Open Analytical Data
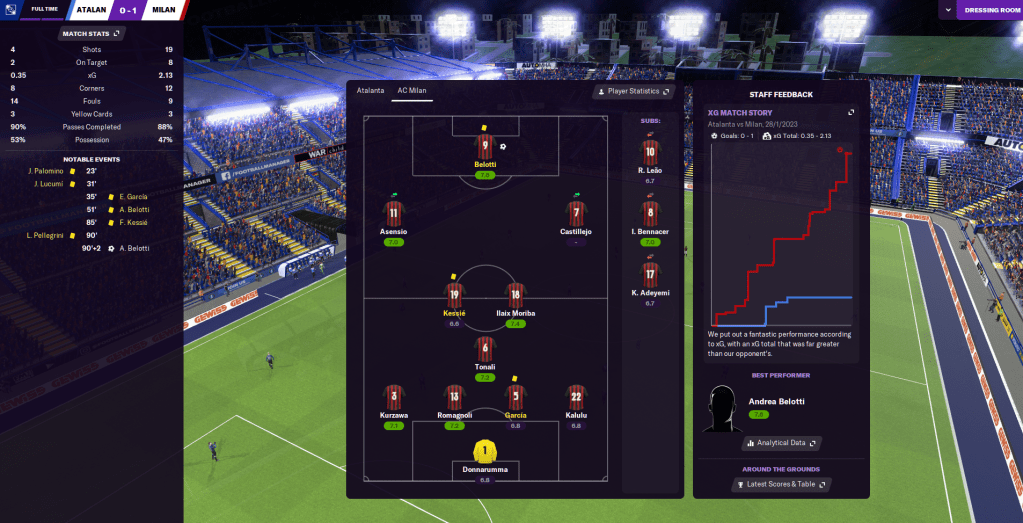Screen dimensions: 1023x523 point(781,443)
